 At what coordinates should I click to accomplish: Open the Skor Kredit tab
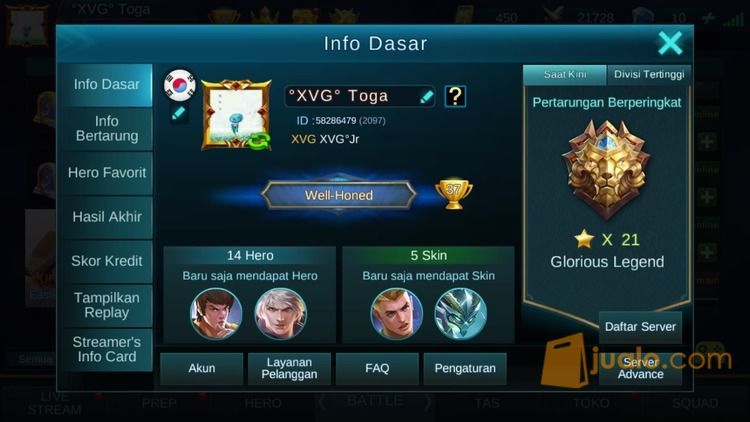106,261
